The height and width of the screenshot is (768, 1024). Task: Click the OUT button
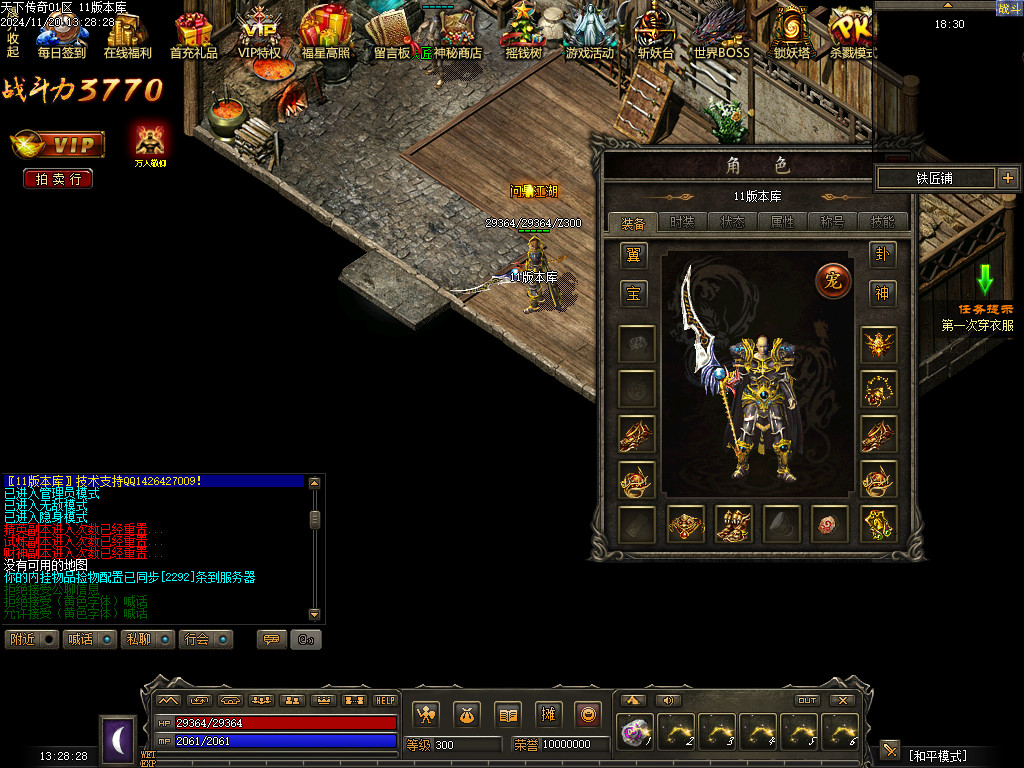tap(807, 700)
